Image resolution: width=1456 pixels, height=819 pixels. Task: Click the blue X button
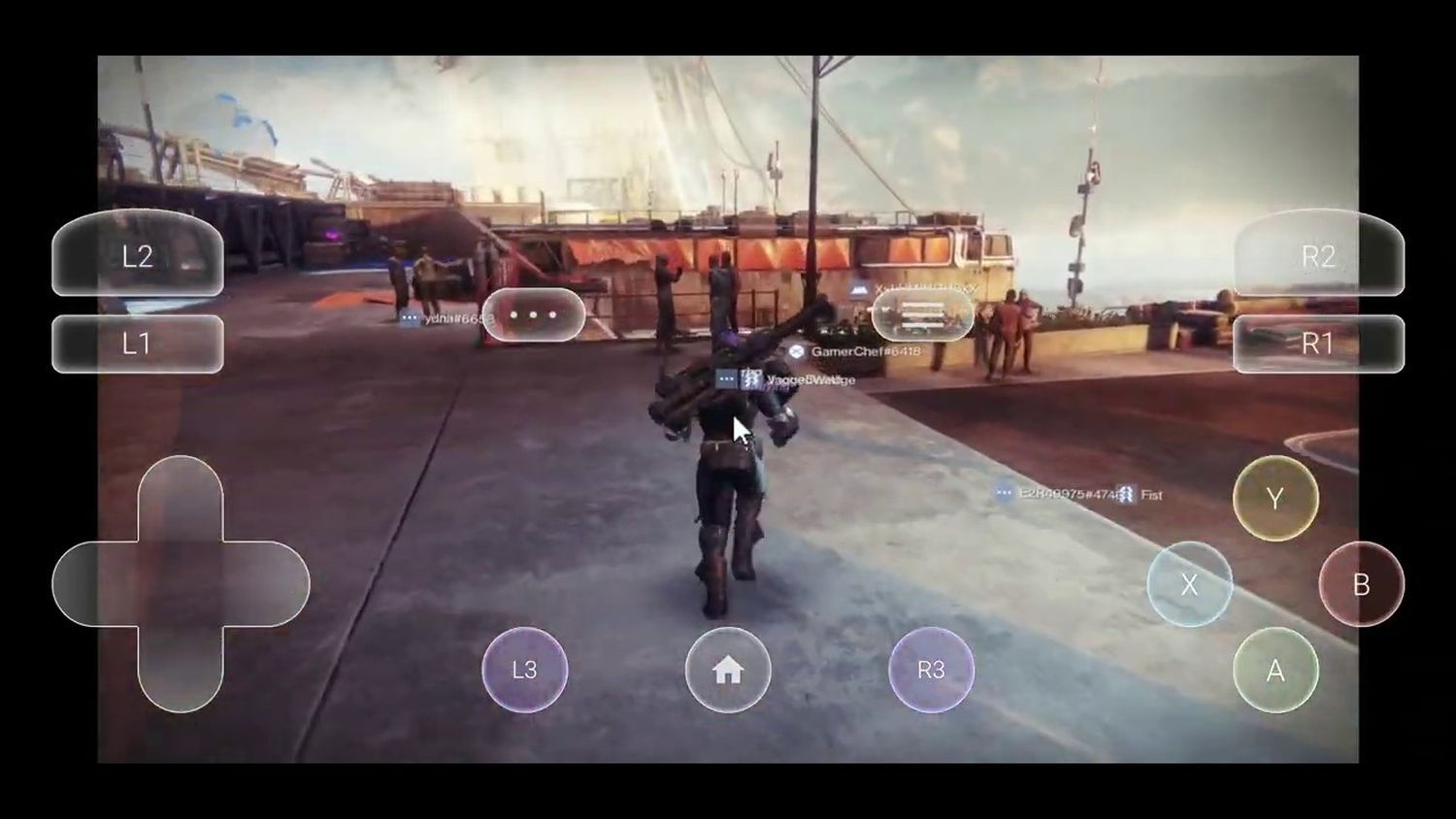[x=1189, y=584]
